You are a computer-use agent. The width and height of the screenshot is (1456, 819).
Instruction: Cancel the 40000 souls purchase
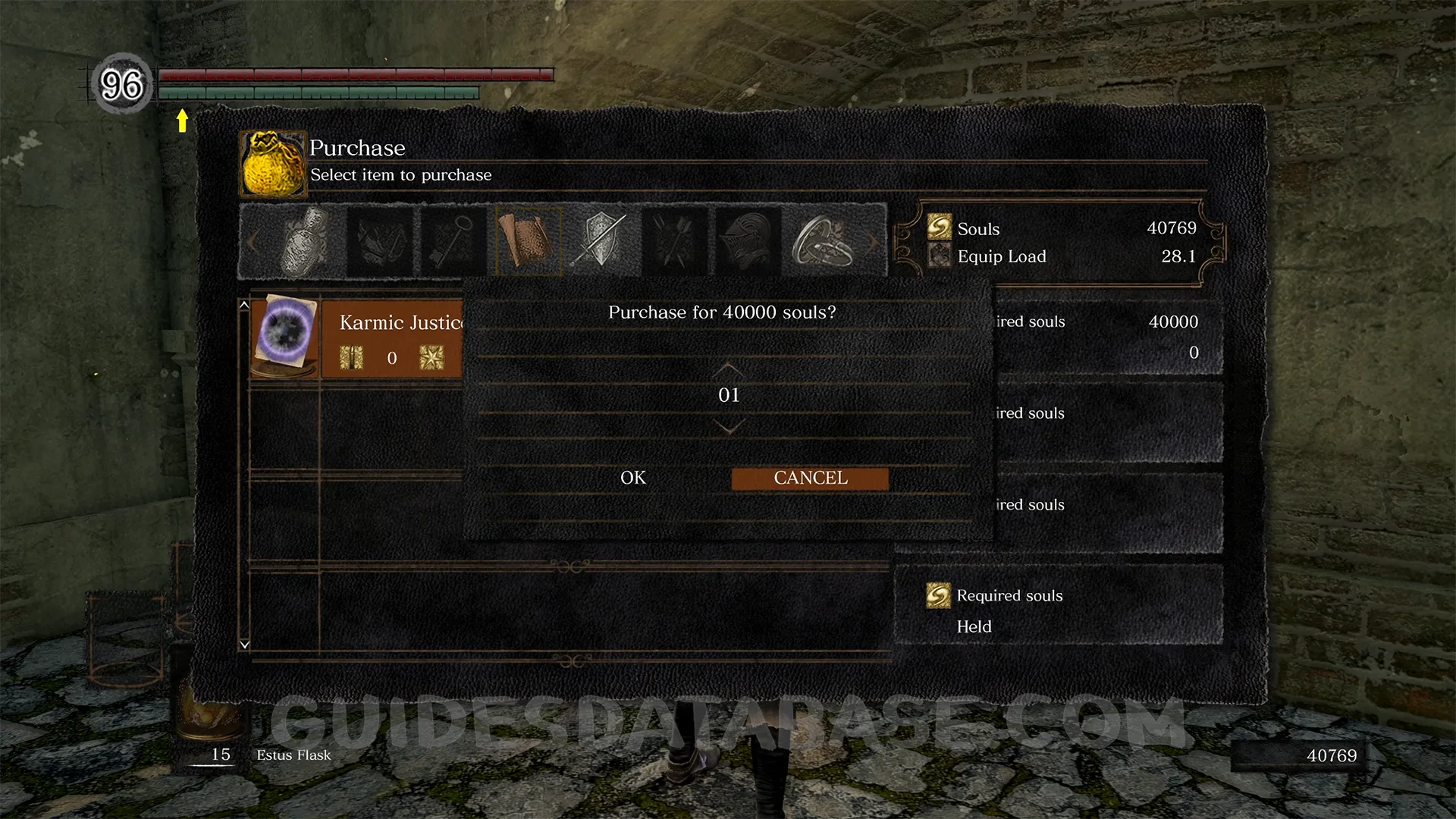click(810, 479)
